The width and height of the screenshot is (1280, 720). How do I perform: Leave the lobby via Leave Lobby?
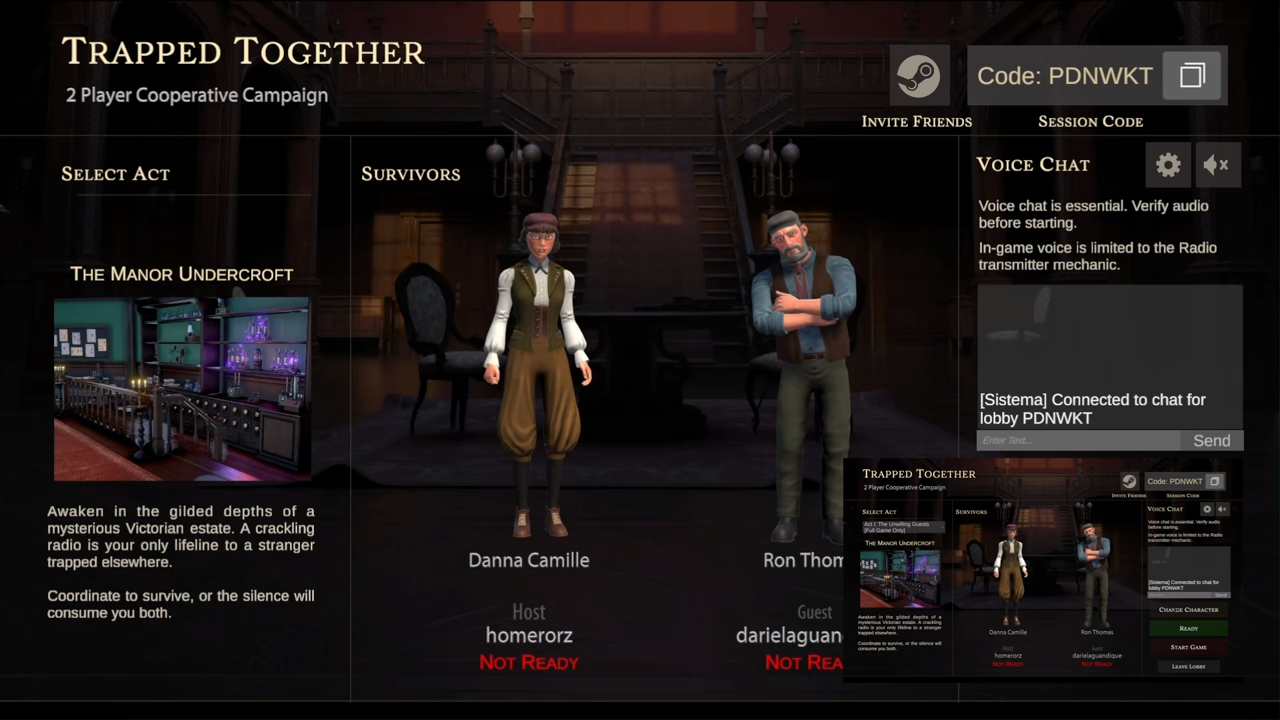[x=1188, y=666]
